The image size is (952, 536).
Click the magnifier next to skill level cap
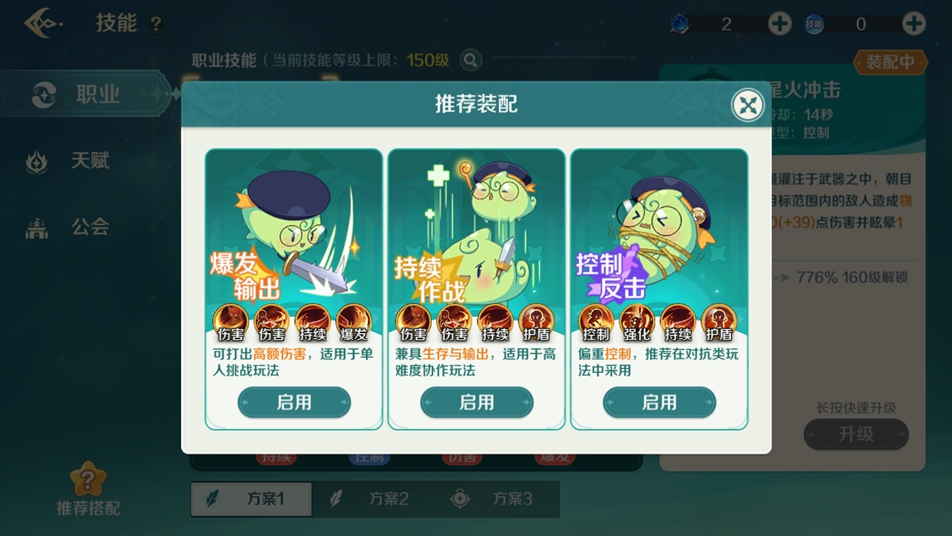pyautogui.click(x=469, y=60)
